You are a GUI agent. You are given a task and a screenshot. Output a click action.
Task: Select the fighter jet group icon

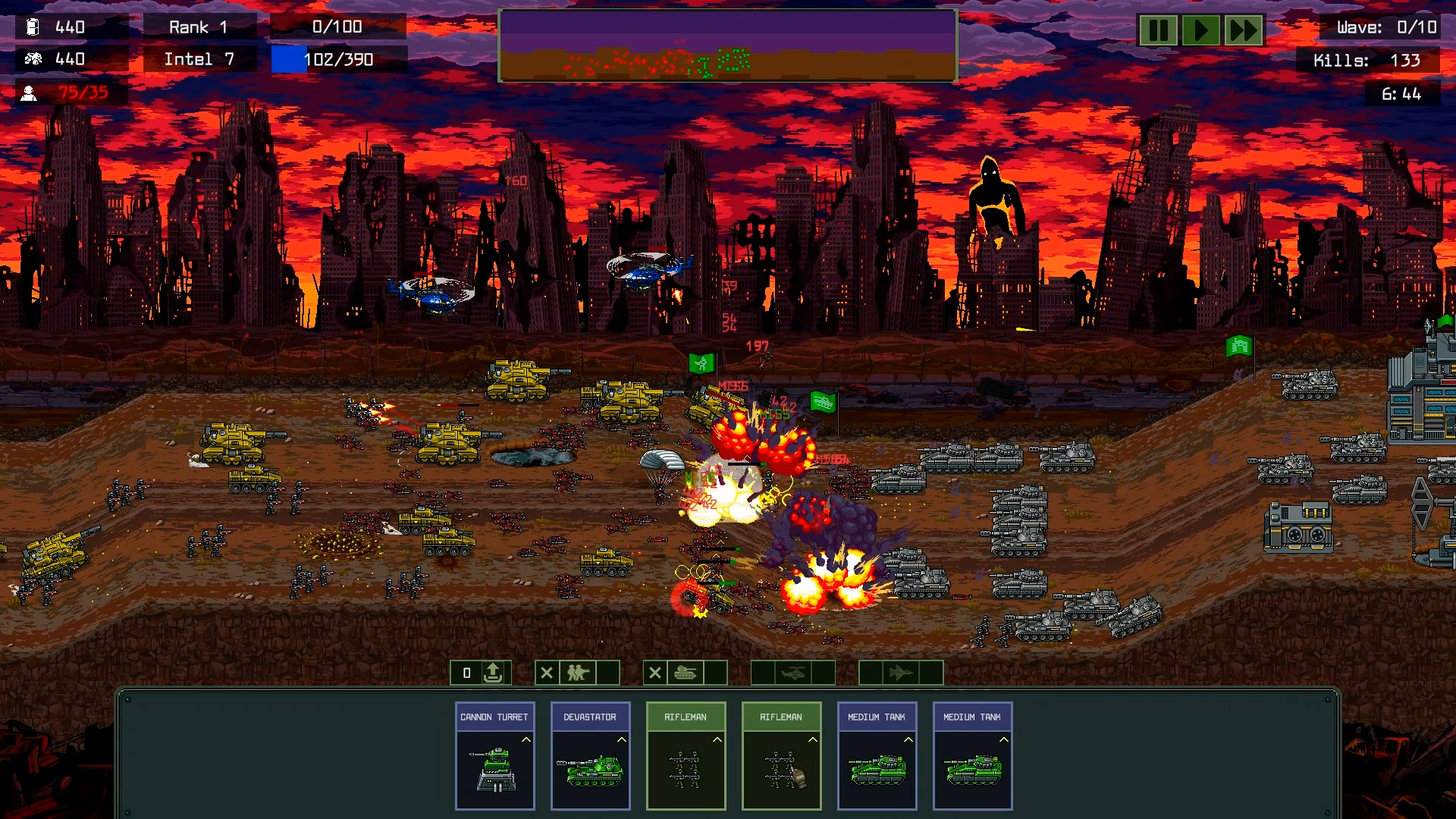tap(901, 673)
